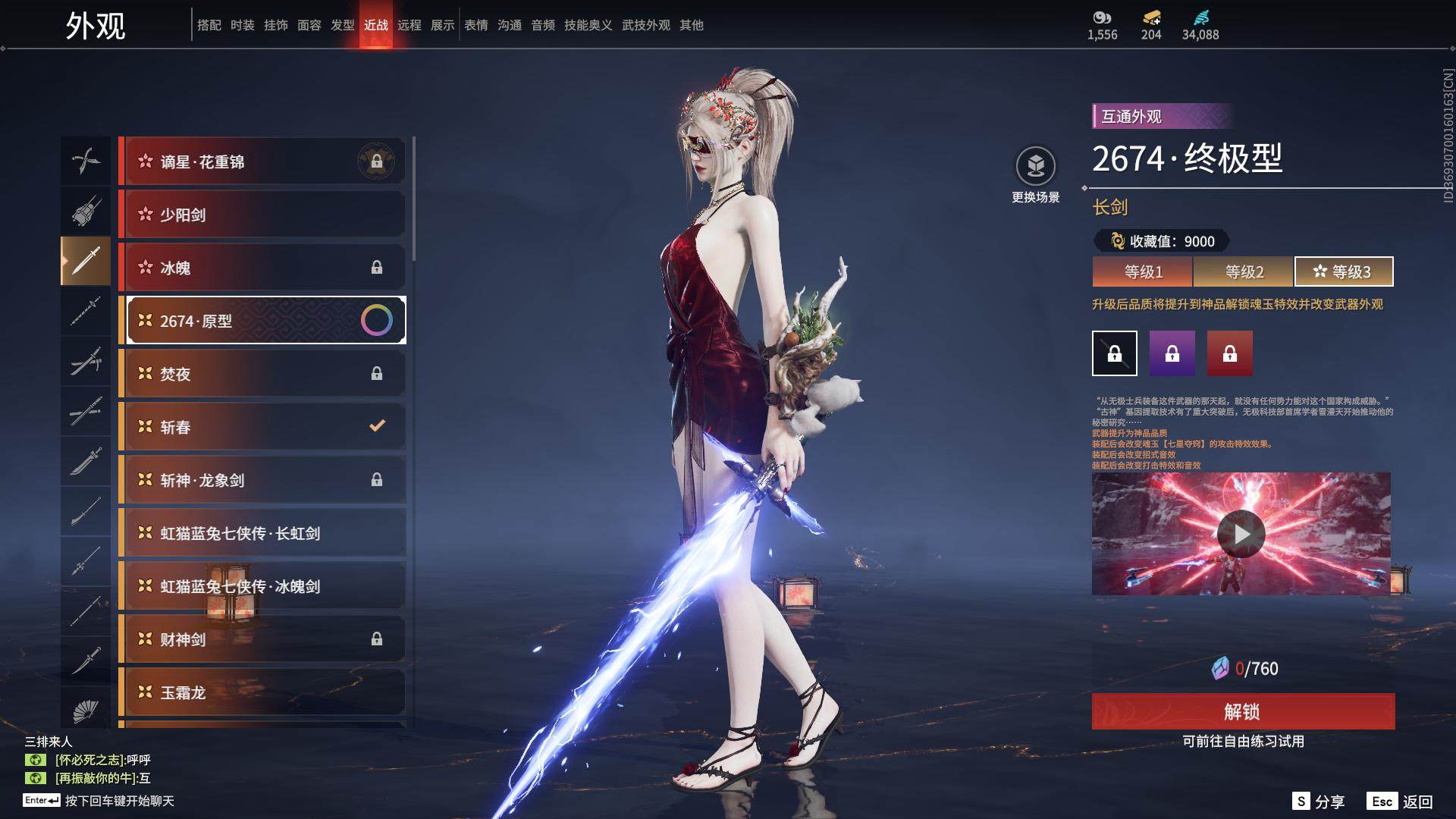Choose the locked purple color swatch
This screenshot has width=1456, height=819.
(1172, 353)
